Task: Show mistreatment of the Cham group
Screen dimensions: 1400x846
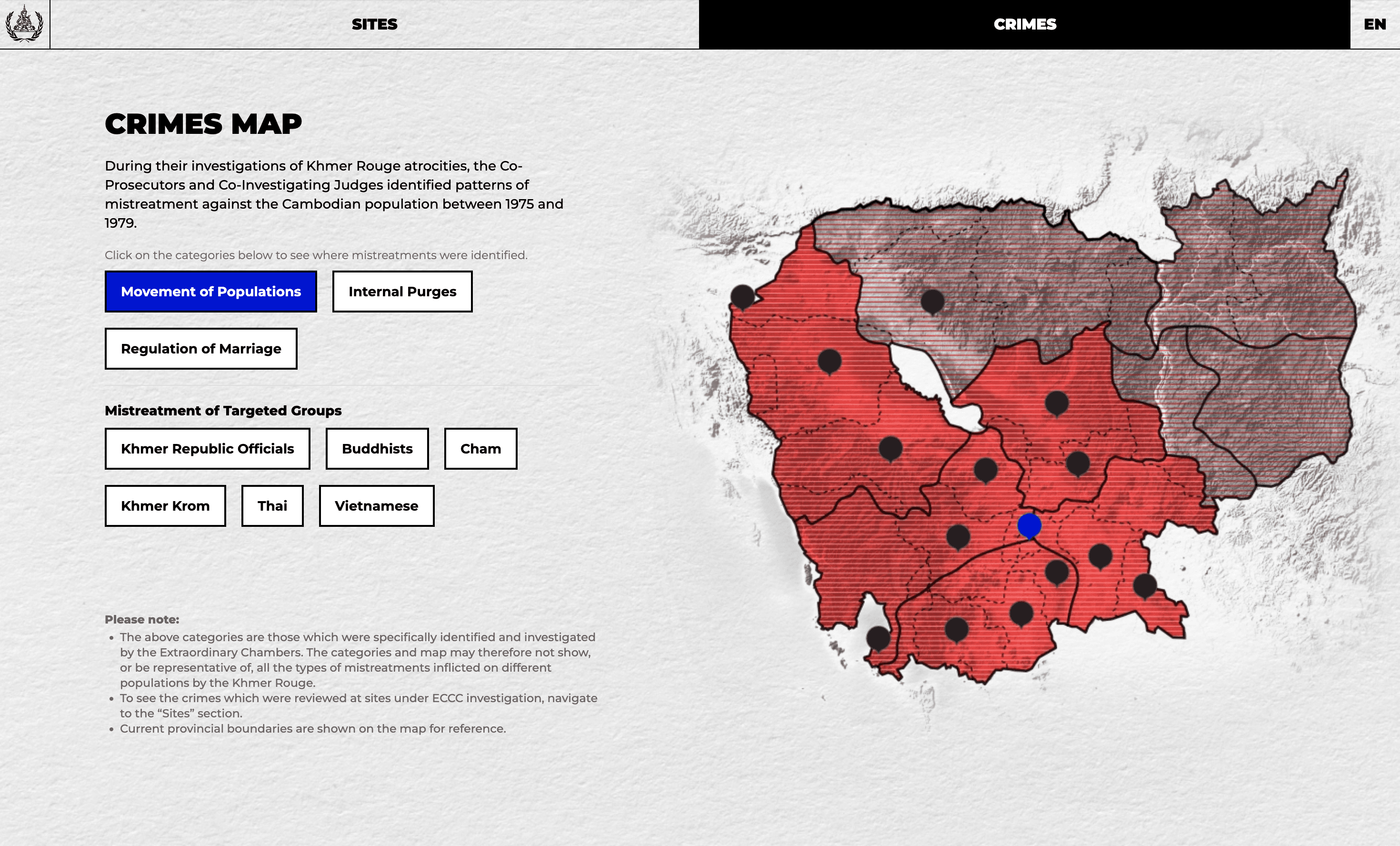Action: tap(480, 449)
